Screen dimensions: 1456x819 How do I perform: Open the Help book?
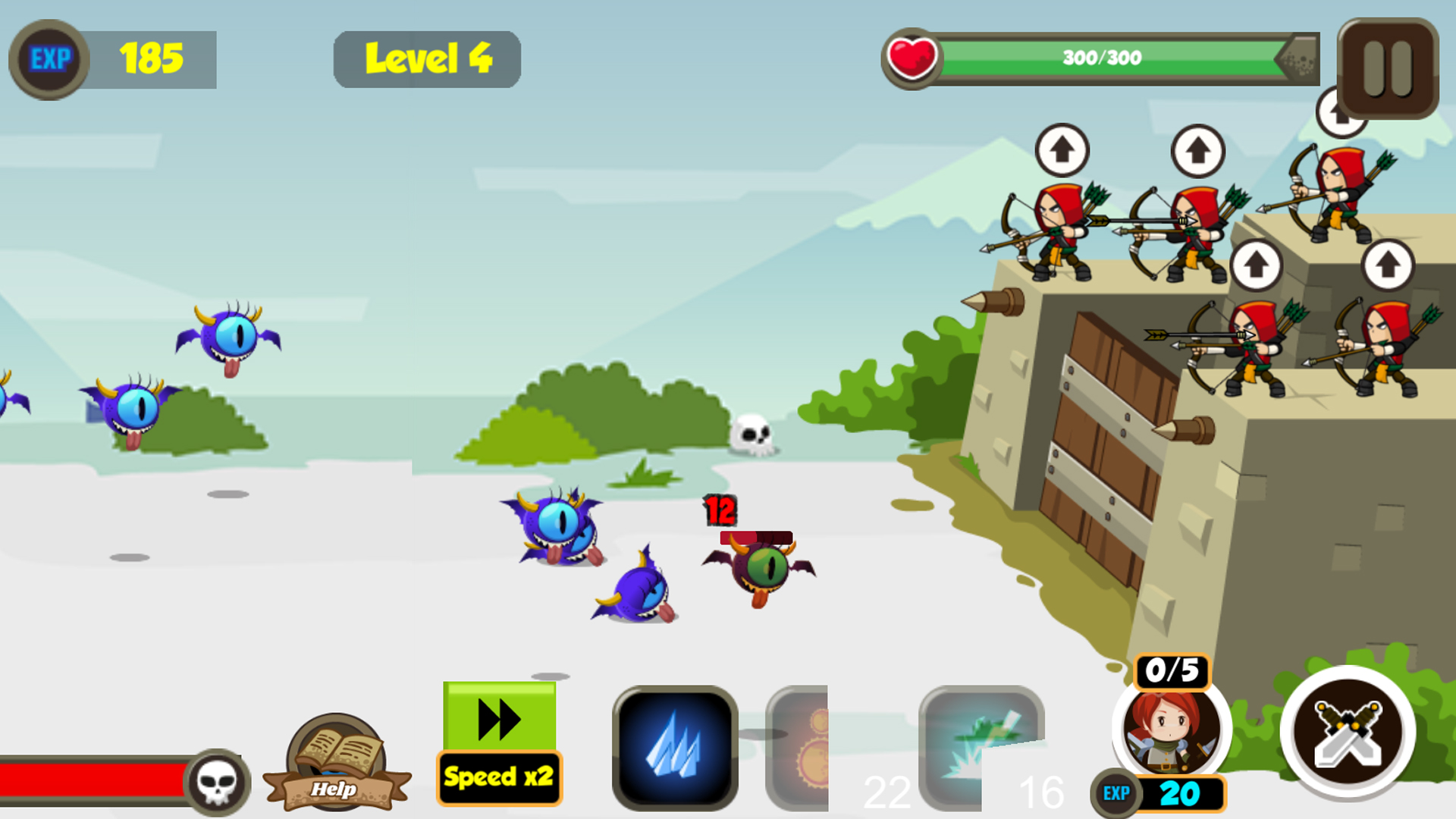(334, 758)
